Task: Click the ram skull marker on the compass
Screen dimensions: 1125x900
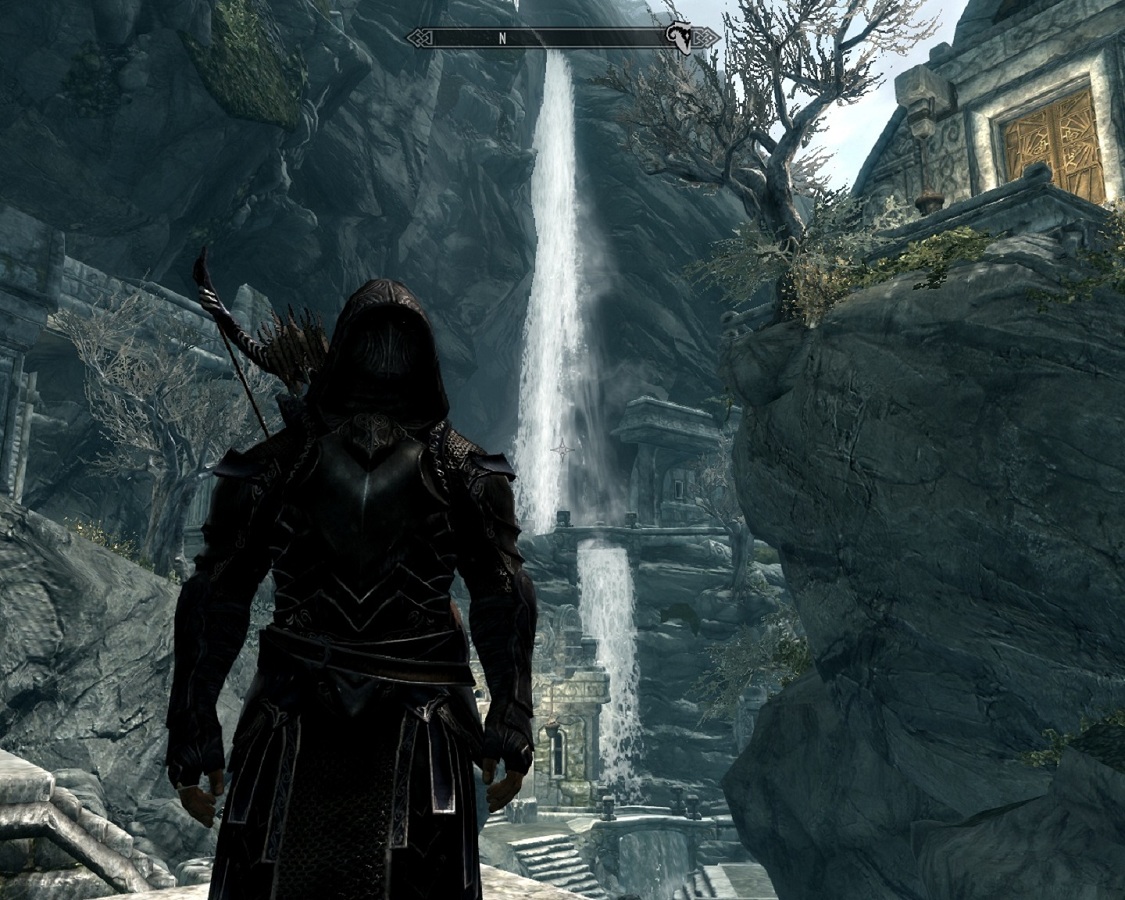Action: click(679, 38)
